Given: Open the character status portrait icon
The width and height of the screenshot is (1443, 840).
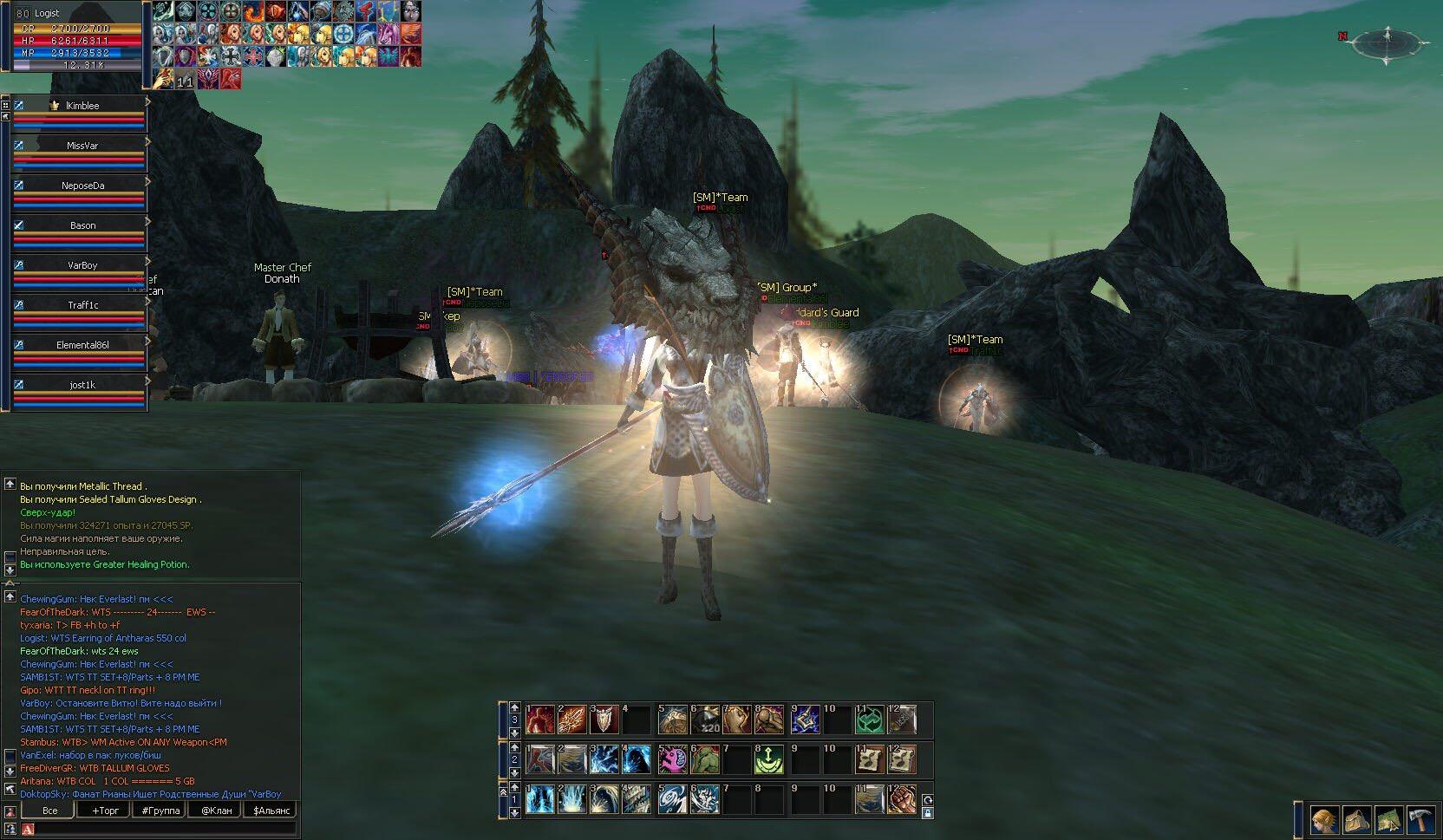Looking at the screenshot, I should [1323, 819].
